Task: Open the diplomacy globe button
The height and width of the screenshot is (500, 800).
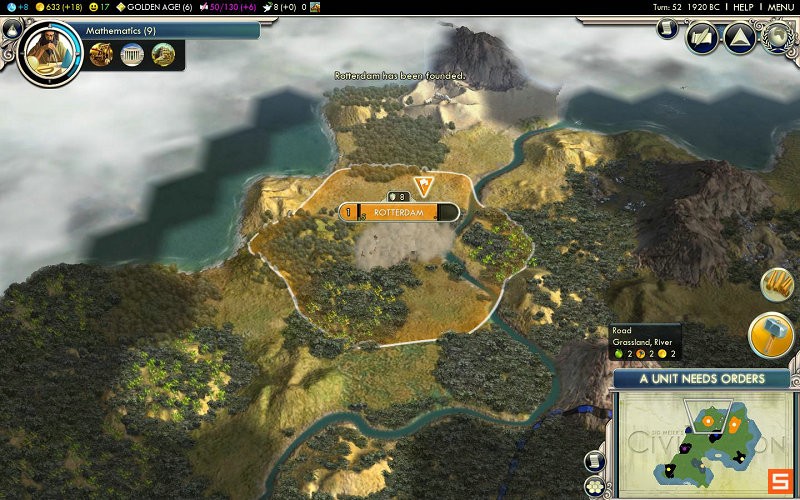Action: pos(778,37)
